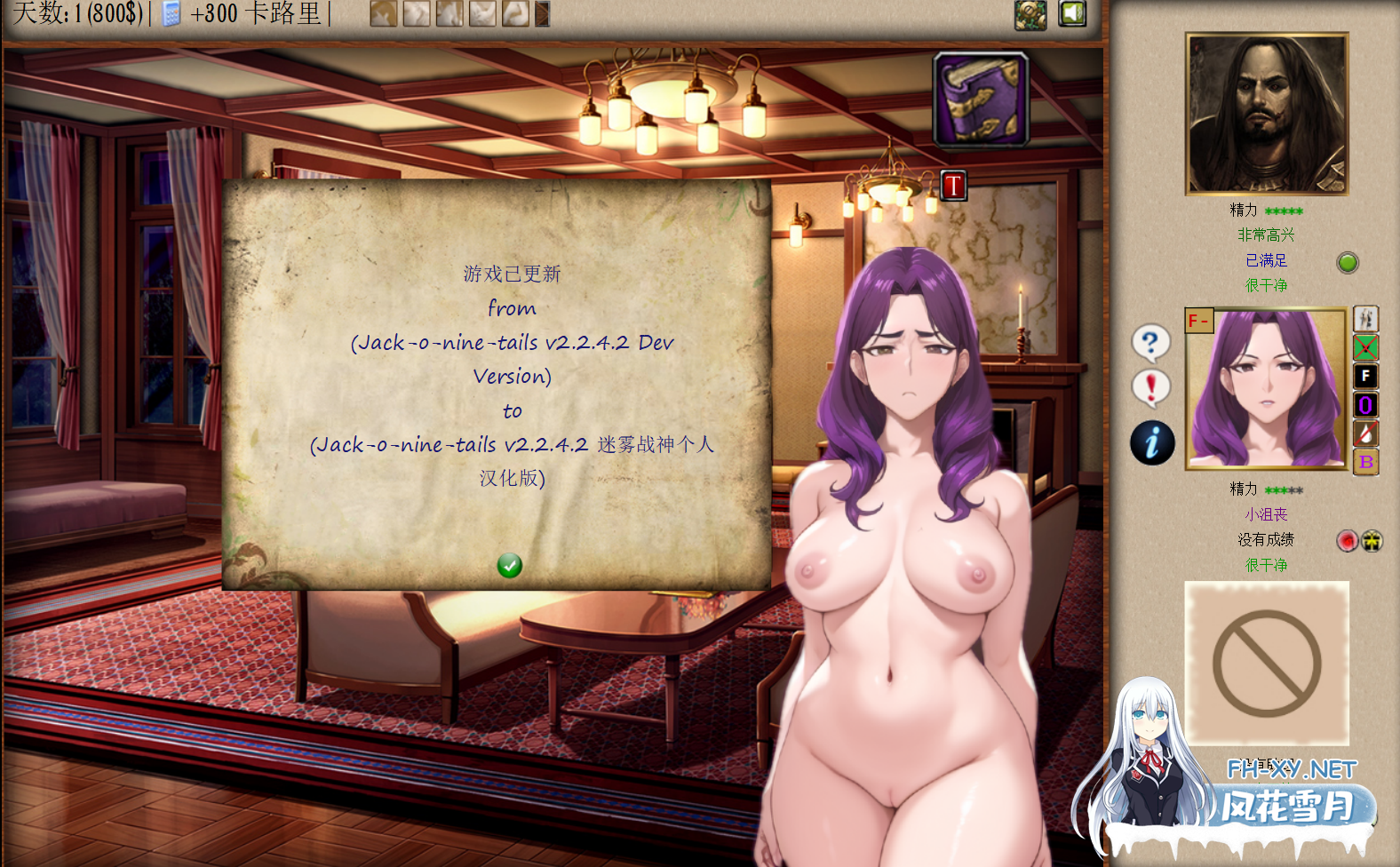Click the red T button

(953, 186)
